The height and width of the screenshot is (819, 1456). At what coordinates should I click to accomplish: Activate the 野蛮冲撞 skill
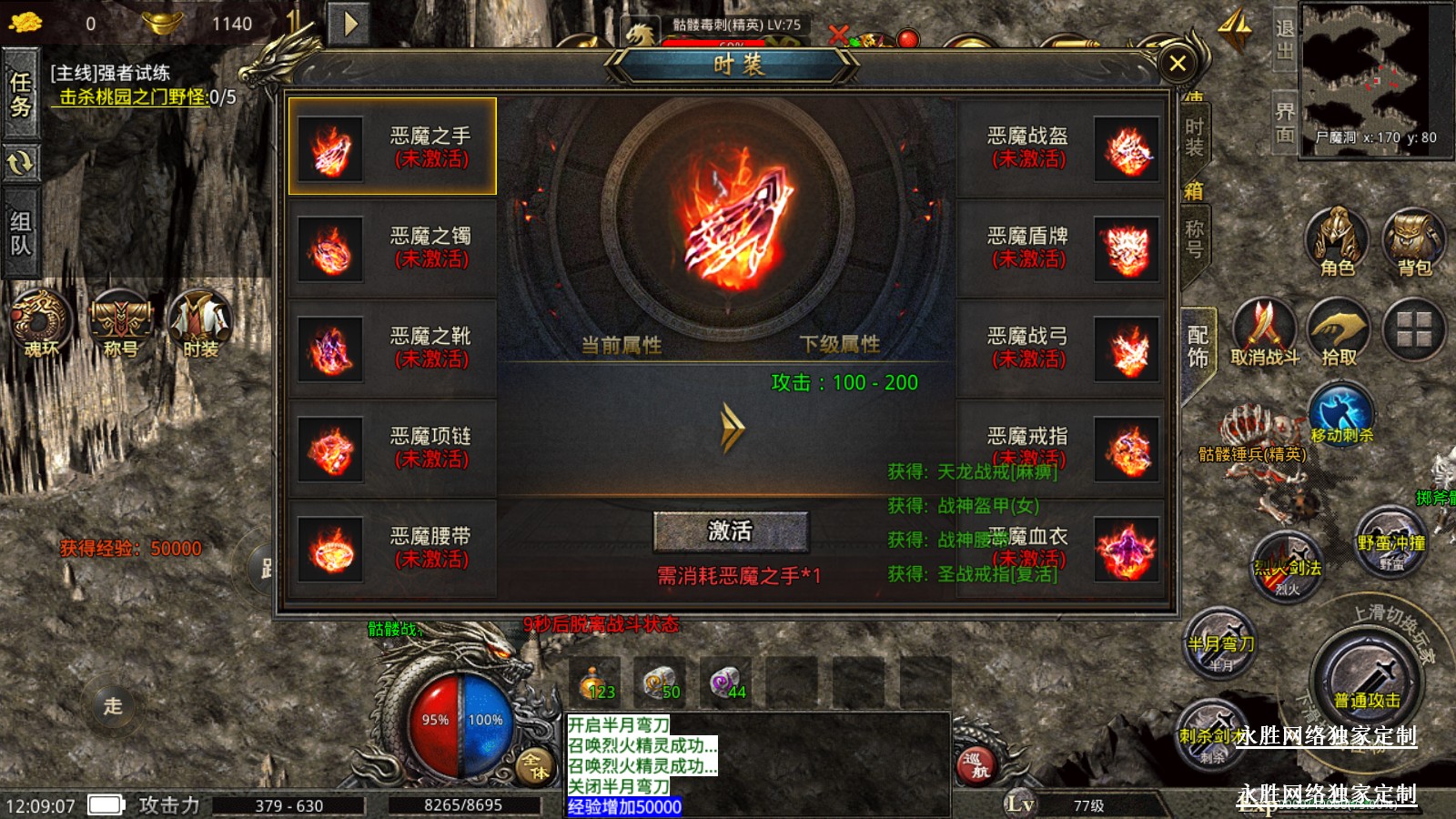coord(1390,541)
